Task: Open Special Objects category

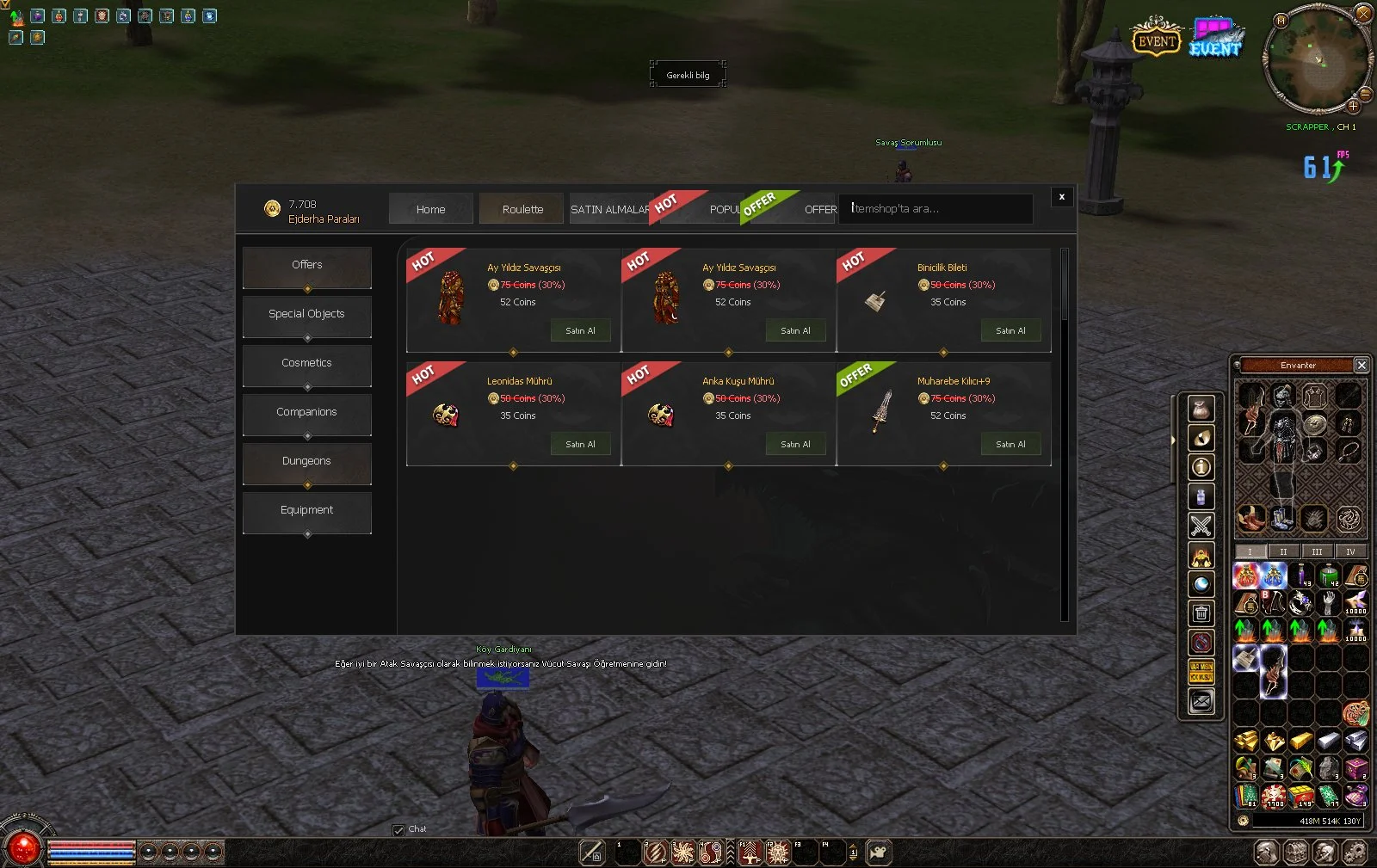Action: [x=307, y=315]
